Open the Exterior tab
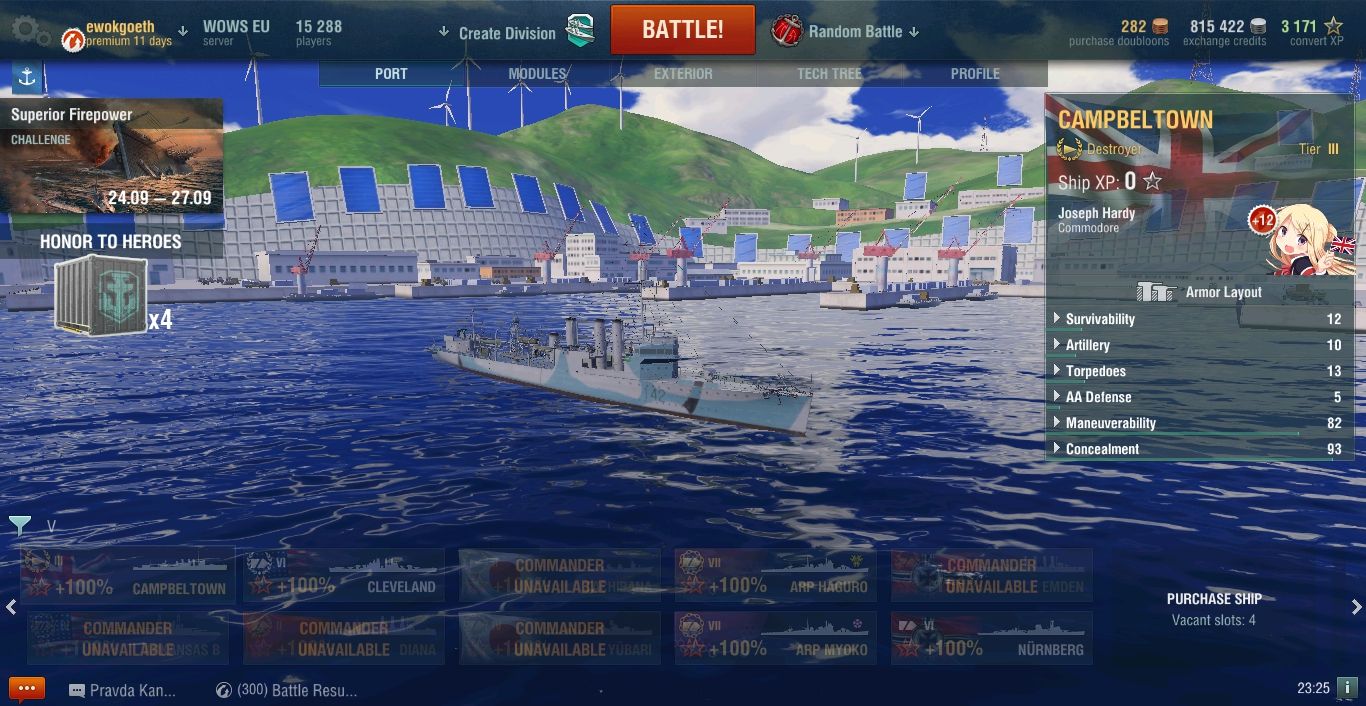 [683, 74]
